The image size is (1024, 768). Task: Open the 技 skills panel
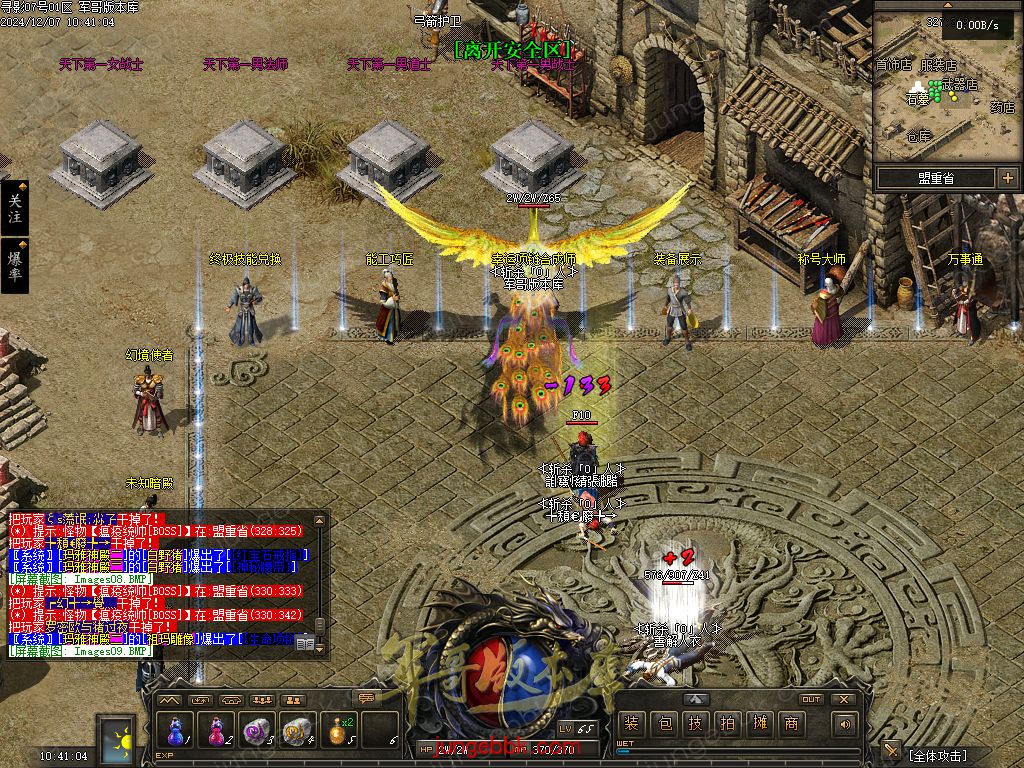[695, 724]
